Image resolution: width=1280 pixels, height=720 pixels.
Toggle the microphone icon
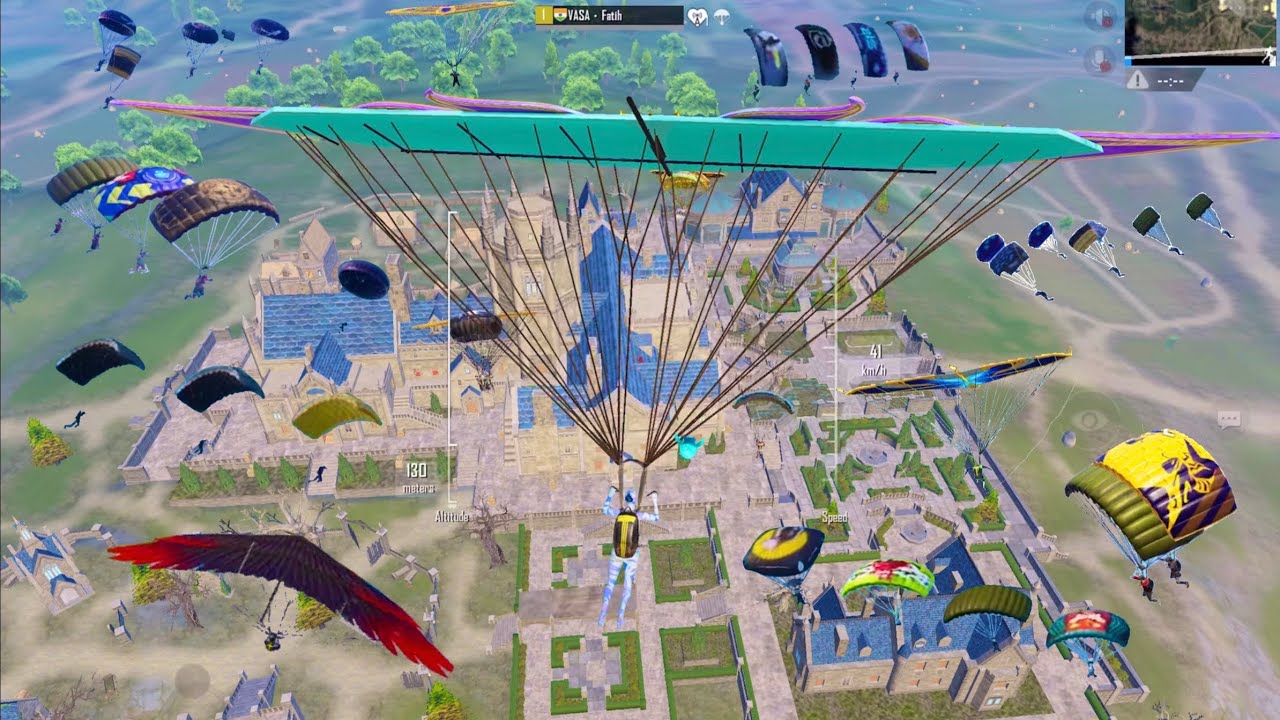1100,59
